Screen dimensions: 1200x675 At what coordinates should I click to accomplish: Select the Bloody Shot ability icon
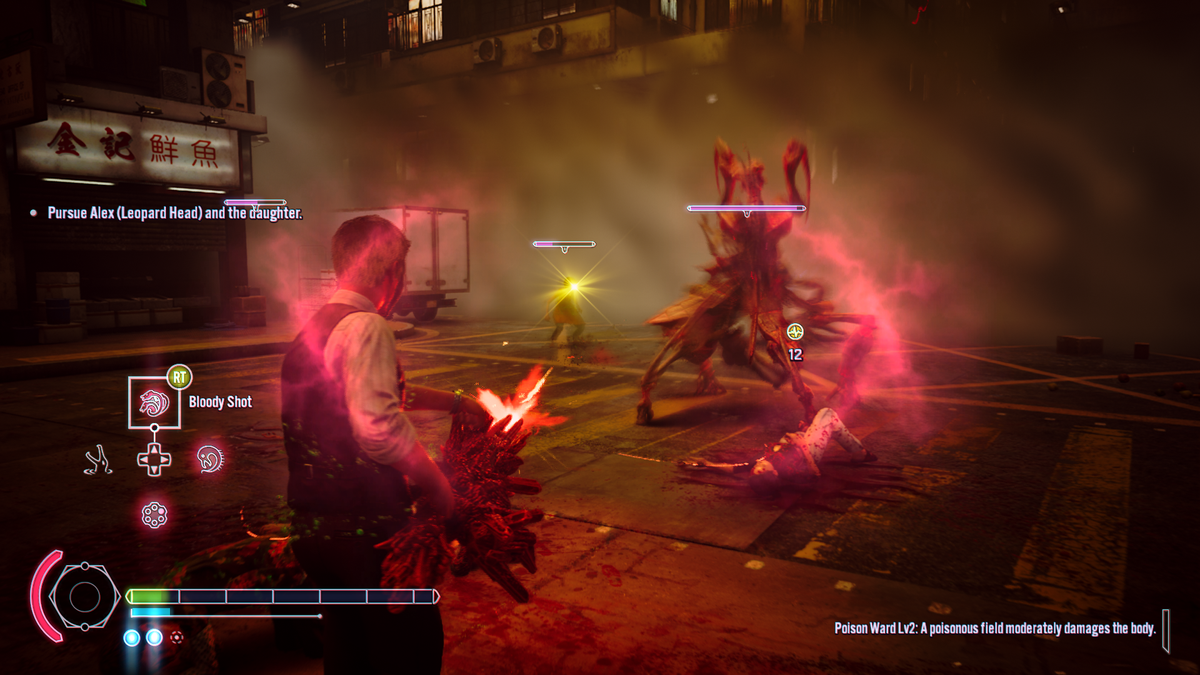(154, 402)
